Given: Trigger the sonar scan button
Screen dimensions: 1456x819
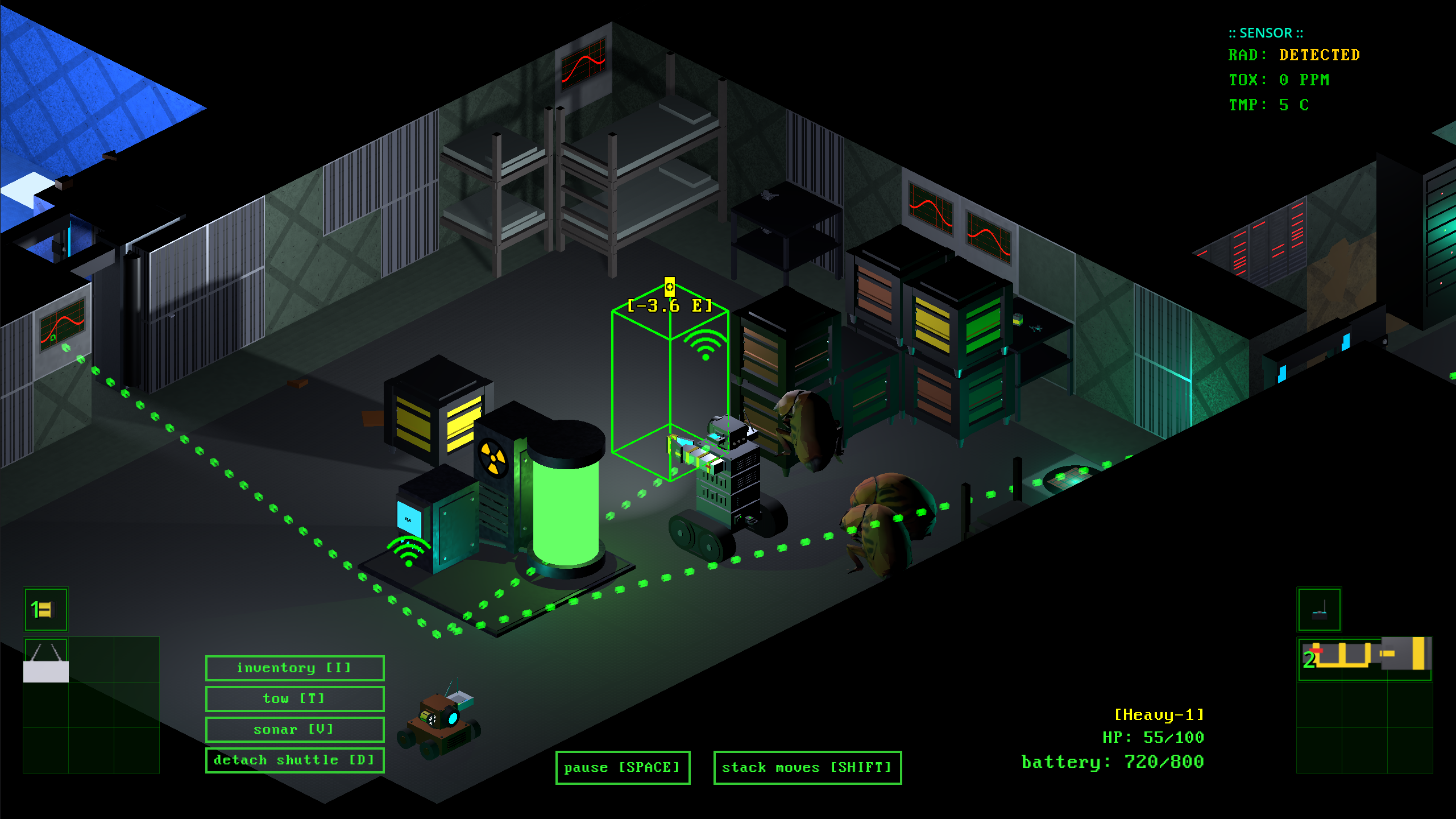Looking at the screenshot, I should (x=294, y=729).
